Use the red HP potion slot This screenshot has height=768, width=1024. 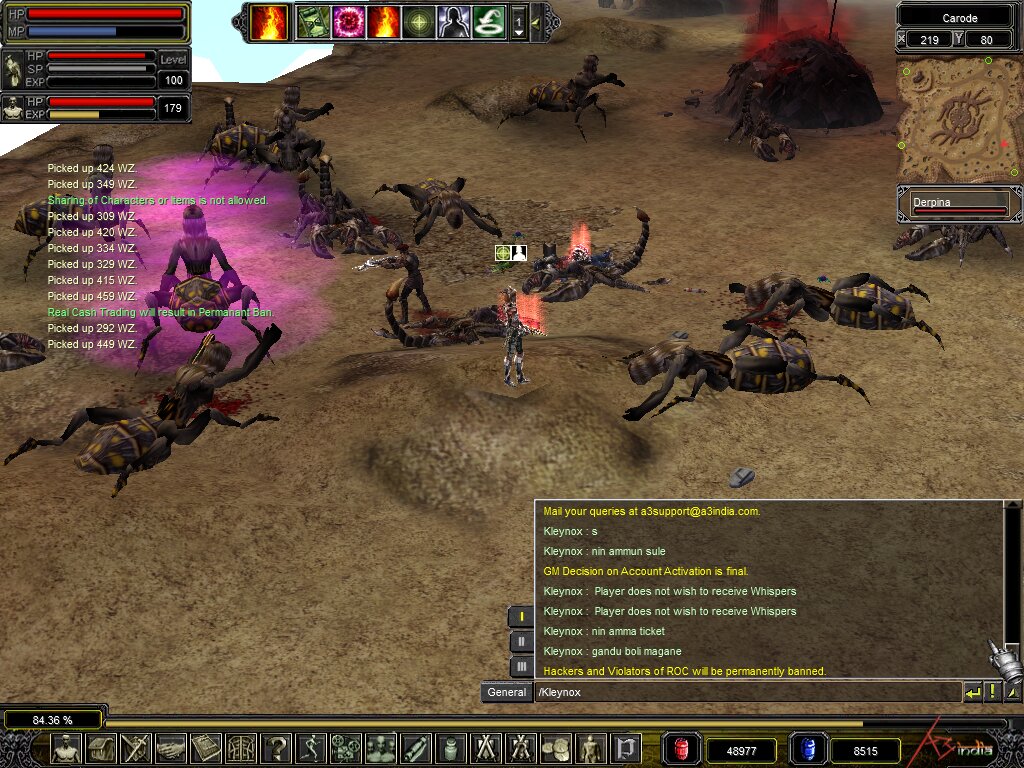(683, 749)
